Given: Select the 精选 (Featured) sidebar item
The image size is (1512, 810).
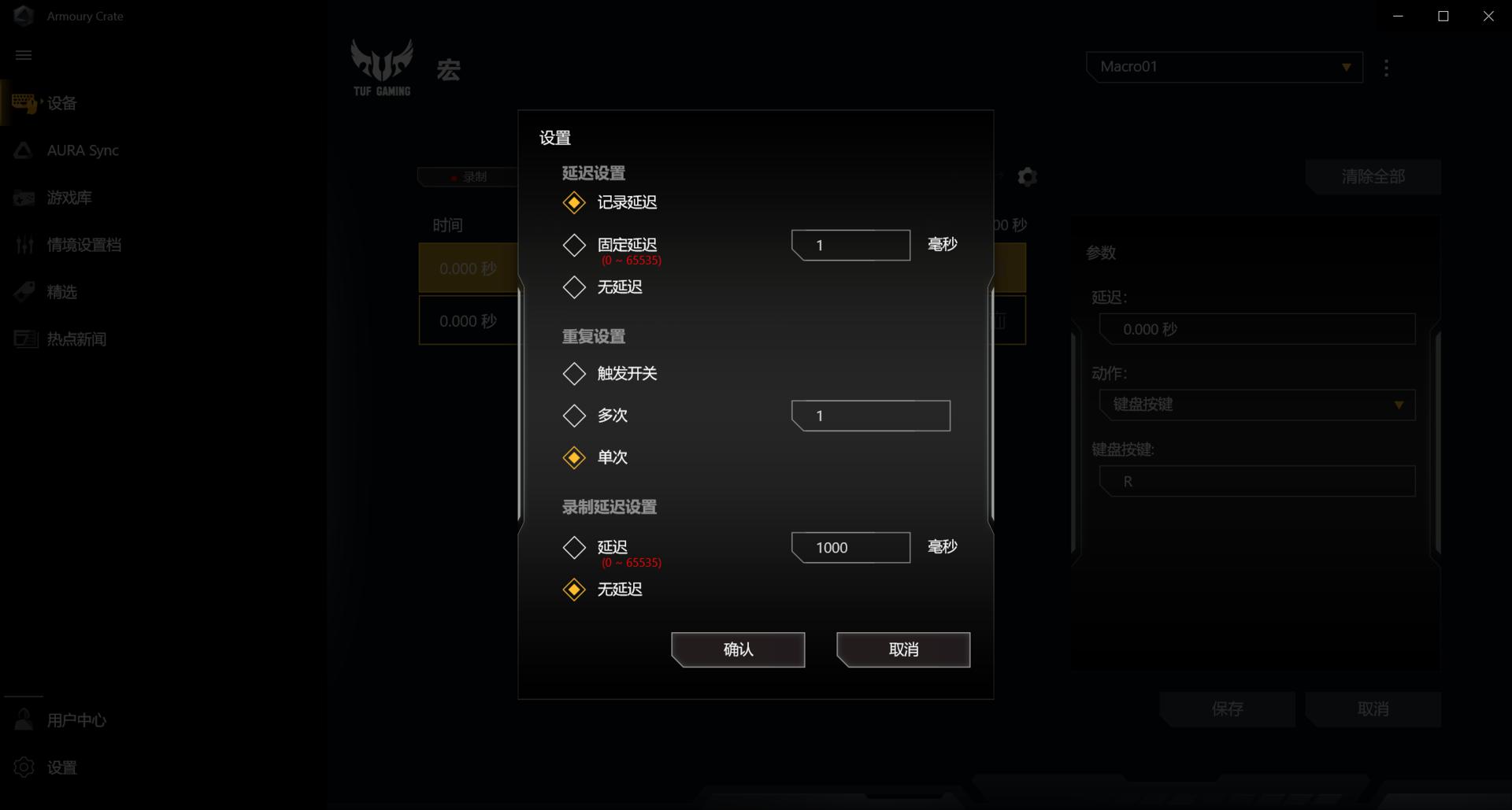Looking at the screenshot, I should point(62,291).
